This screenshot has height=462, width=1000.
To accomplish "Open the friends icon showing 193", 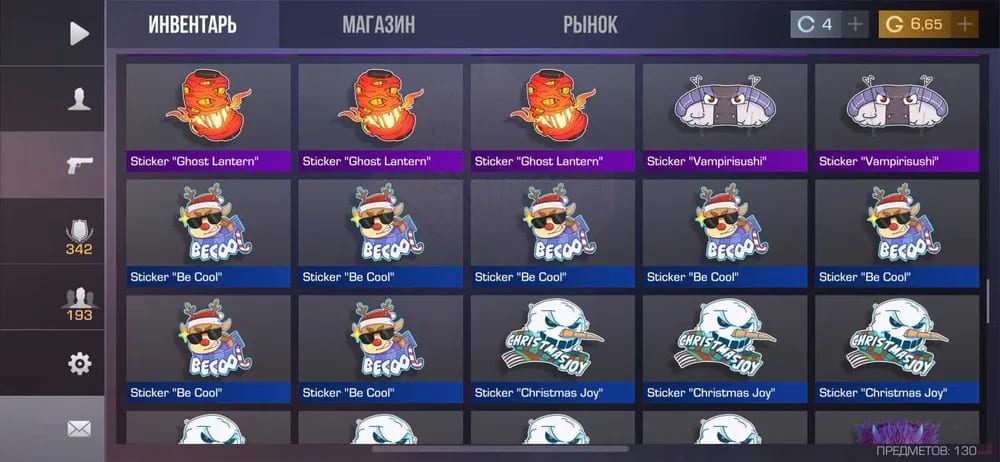I will pos(79,301).
